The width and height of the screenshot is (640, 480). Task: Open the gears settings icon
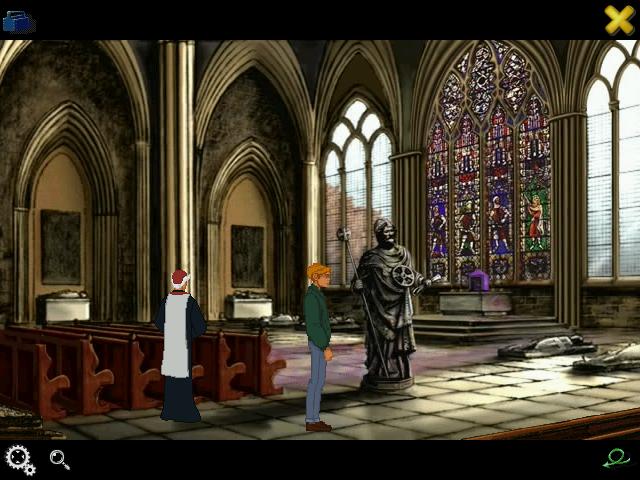(x=19, y=460)
